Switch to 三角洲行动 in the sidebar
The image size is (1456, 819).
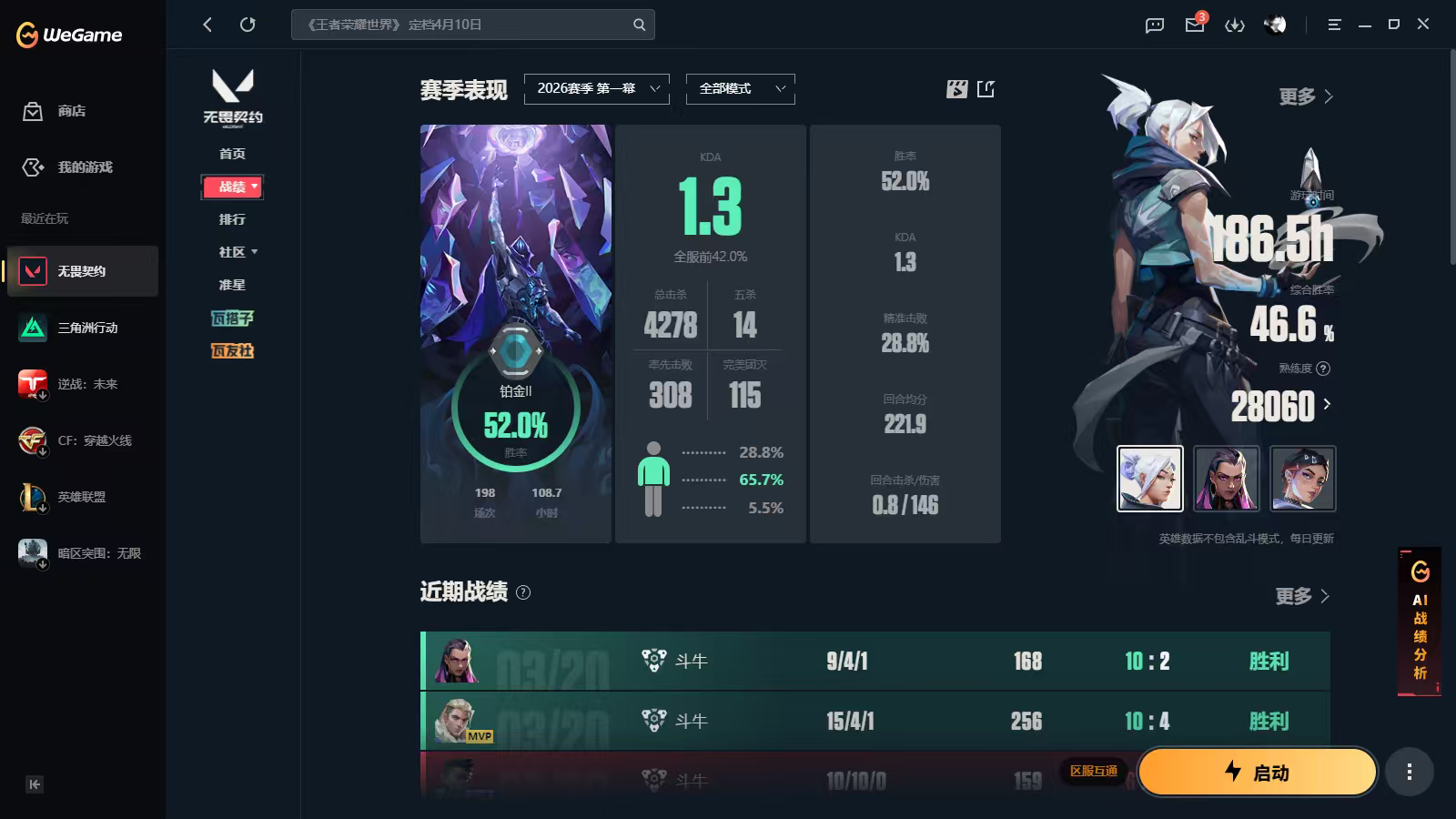[x=80, y=328]
